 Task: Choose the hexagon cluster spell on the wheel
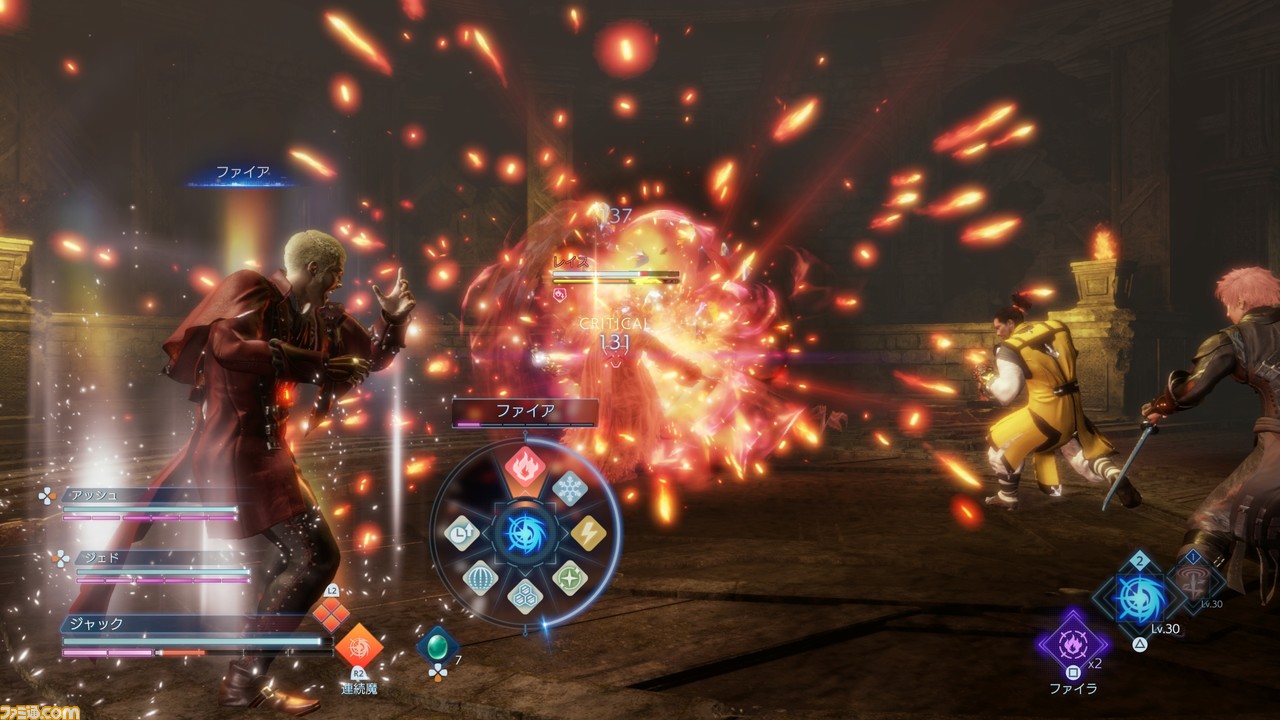point(525,596)
